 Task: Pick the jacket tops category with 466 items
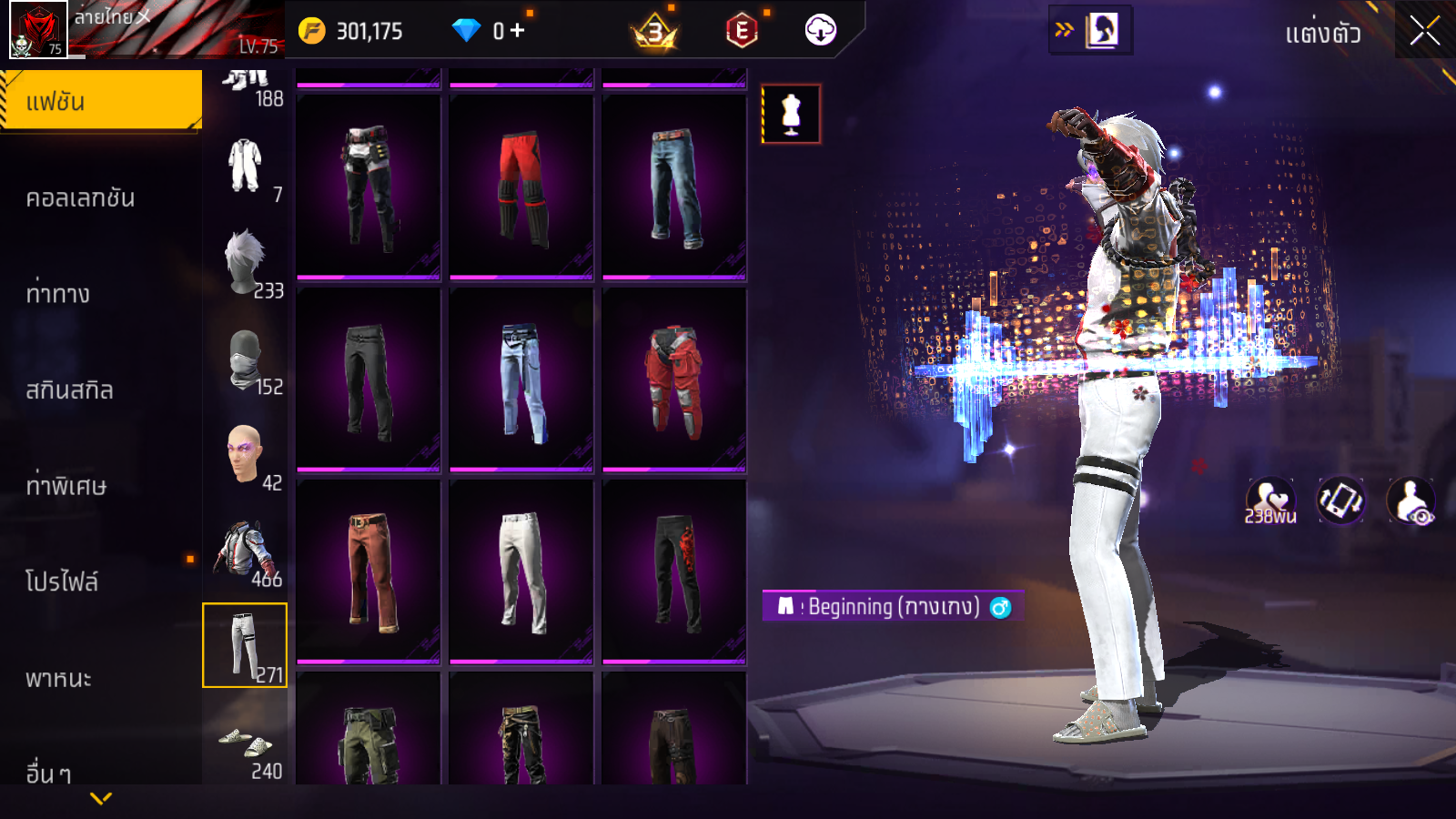pos(246,551)
